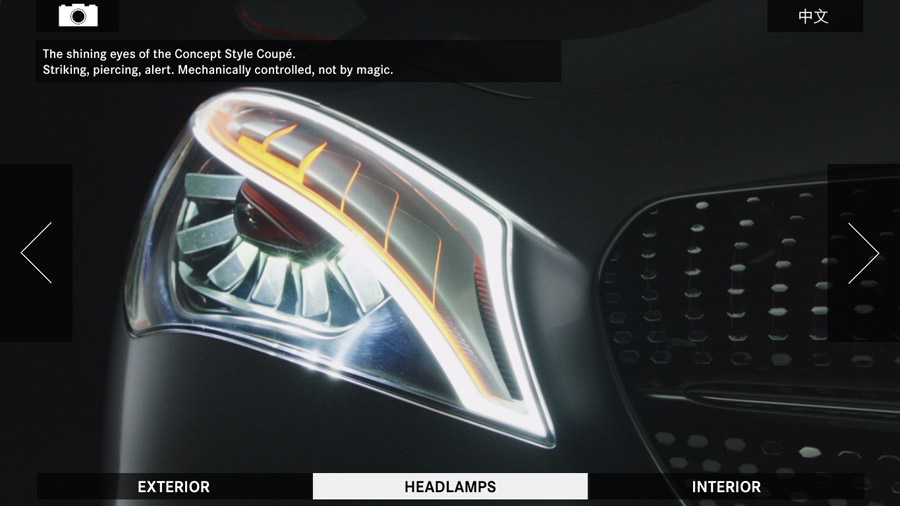The width and height of the screenshot is (900, 506).
Task: Open the Interior tab
Action: (726, 487)
